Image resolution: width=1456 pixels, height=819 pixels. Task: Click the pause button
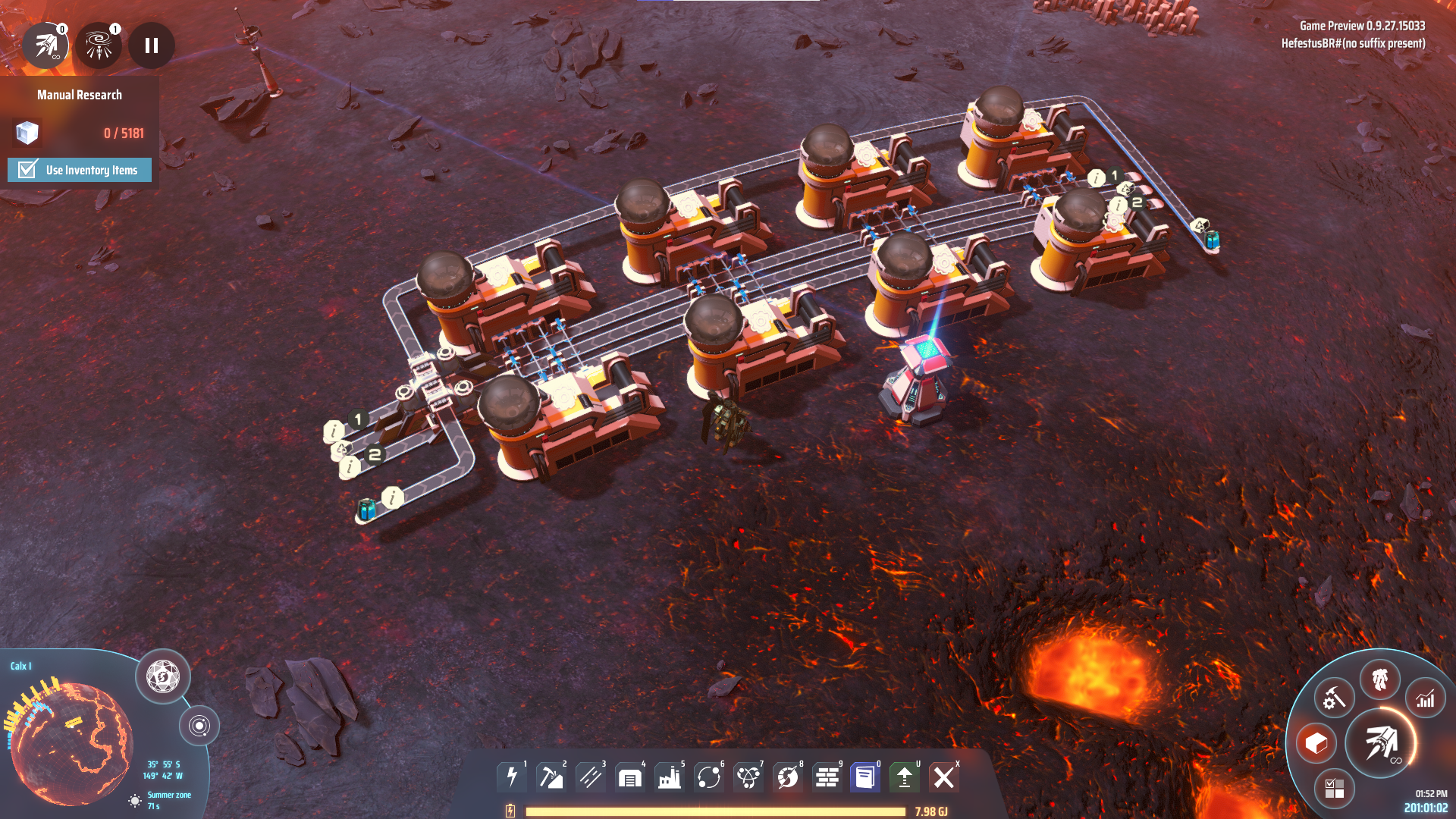point(152,45)
